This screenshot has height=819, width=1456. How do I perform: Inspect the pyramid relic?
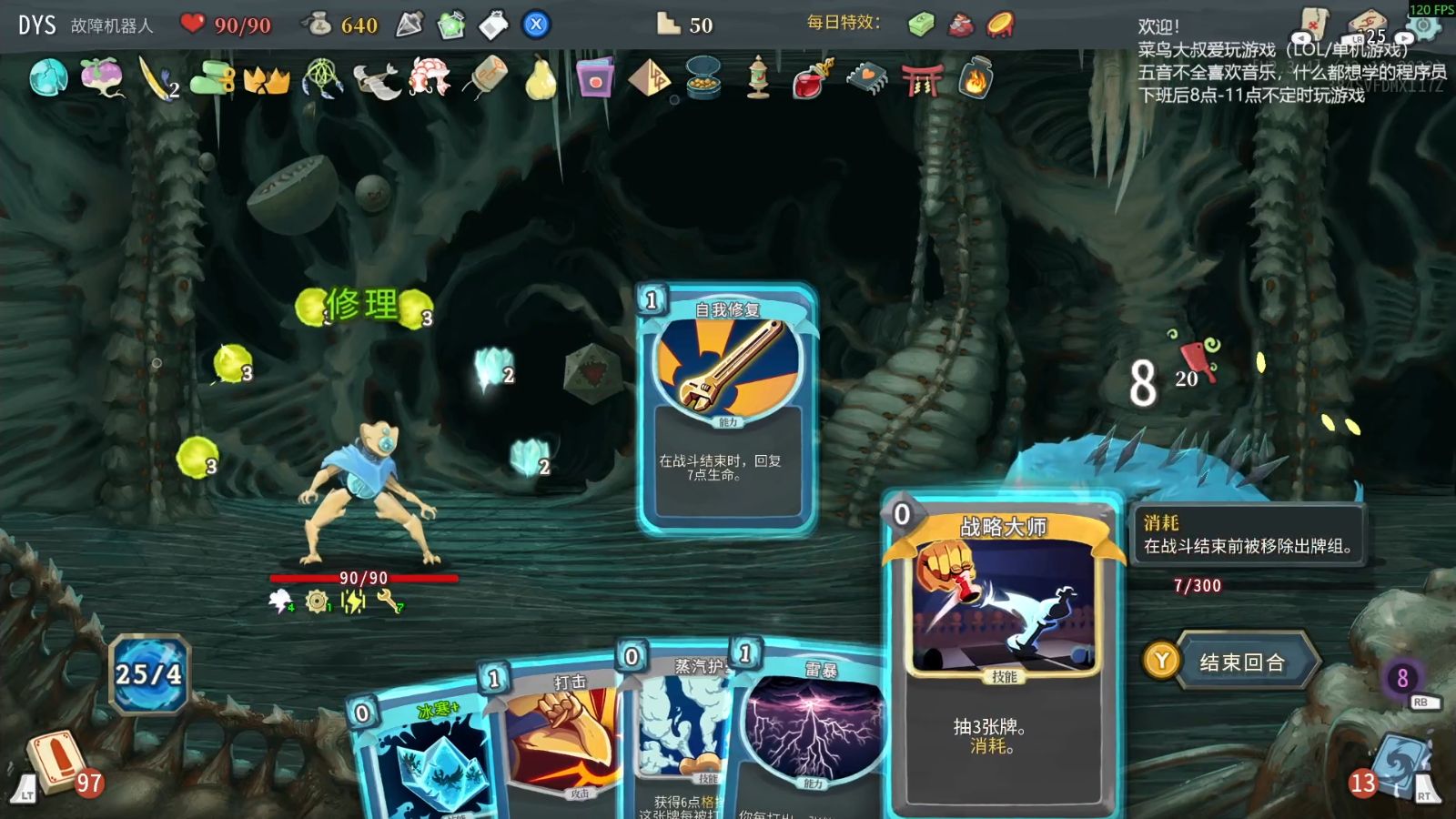tap(649, 78)
